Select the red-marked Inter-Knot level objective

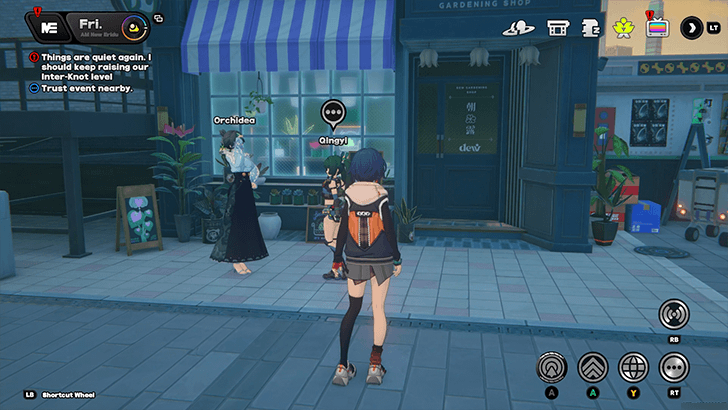tap(90, 65)
